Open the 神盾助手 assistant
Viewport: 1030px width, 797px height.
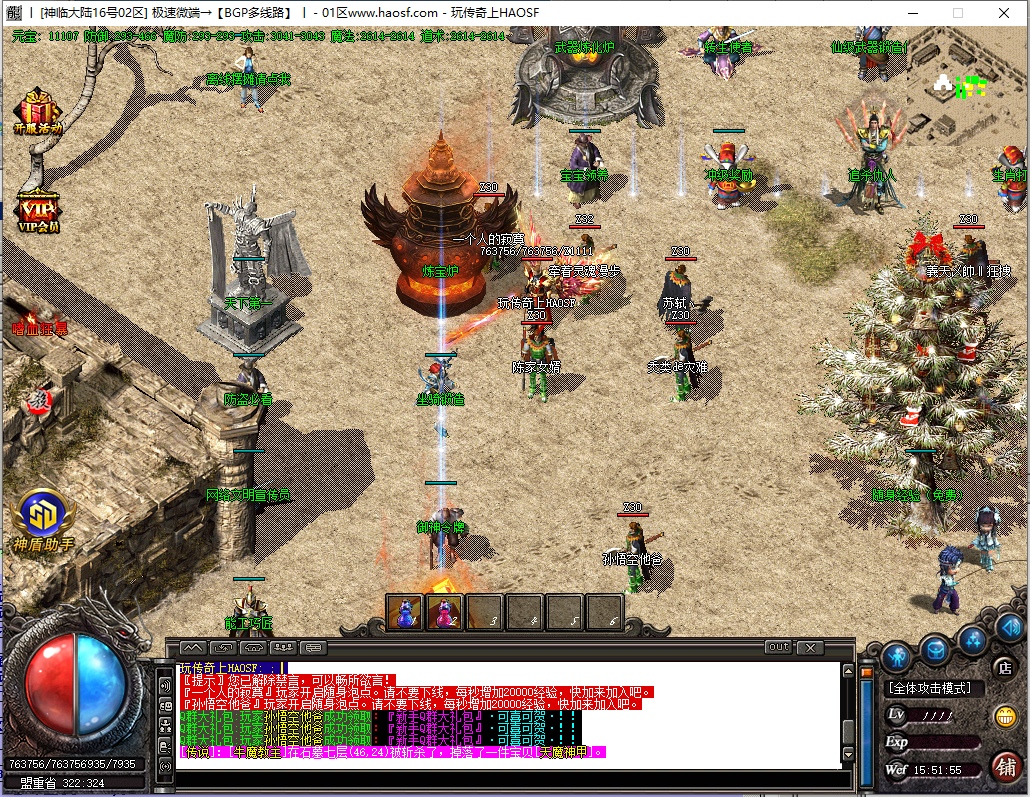(x=44, y=518)
